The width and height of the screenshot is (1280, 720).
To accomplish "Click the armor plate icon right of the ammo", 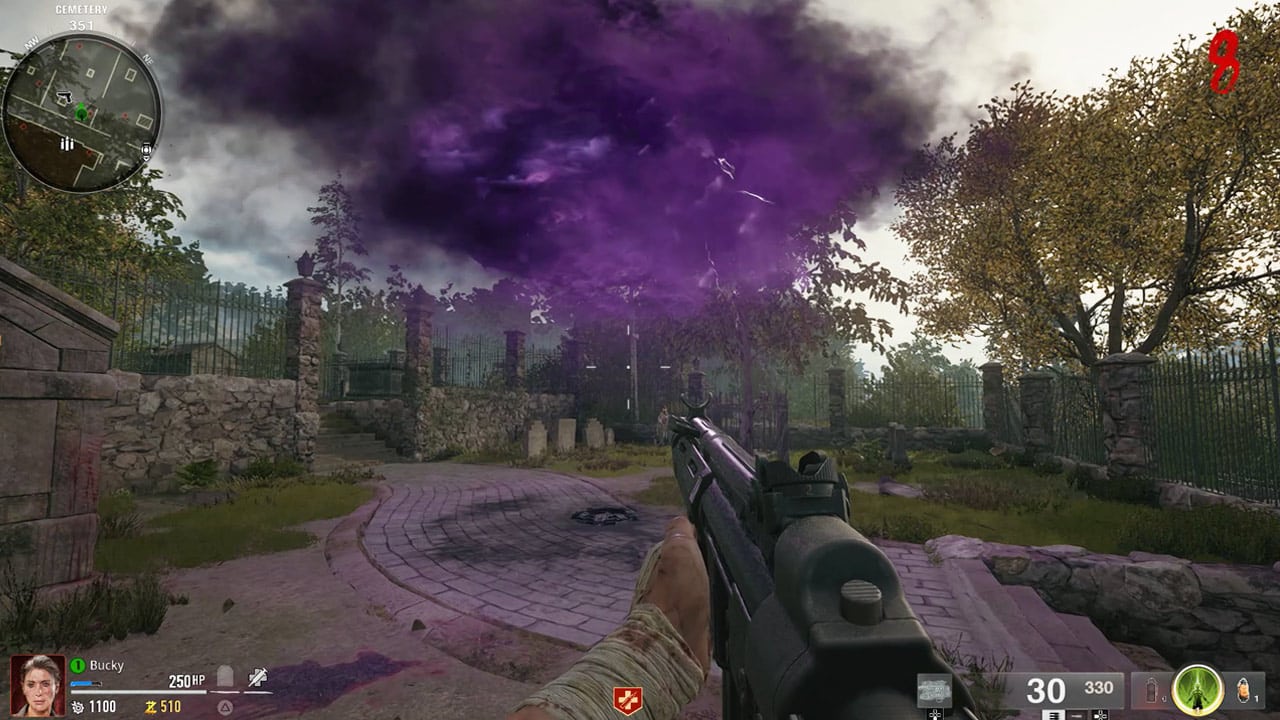I will pos(1151,688).
